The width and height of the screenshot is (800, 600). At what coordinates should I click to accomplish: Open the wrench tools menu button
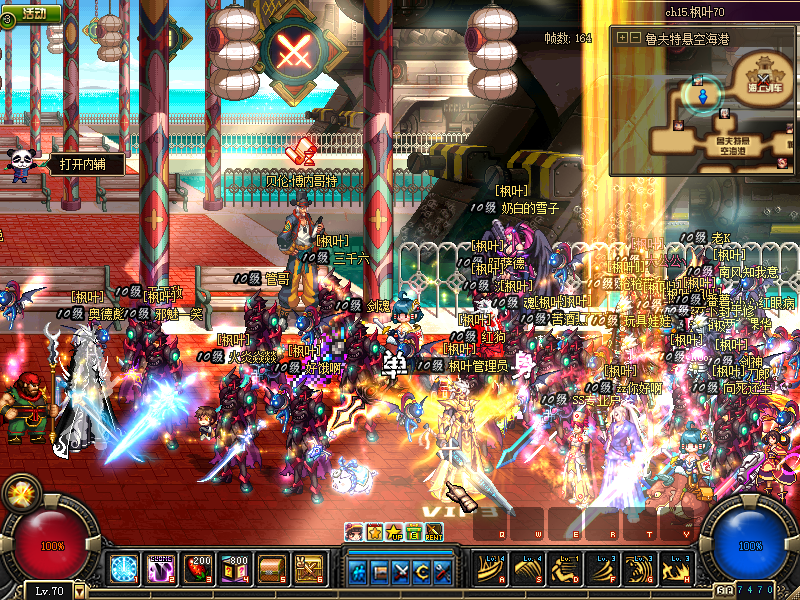442,572
